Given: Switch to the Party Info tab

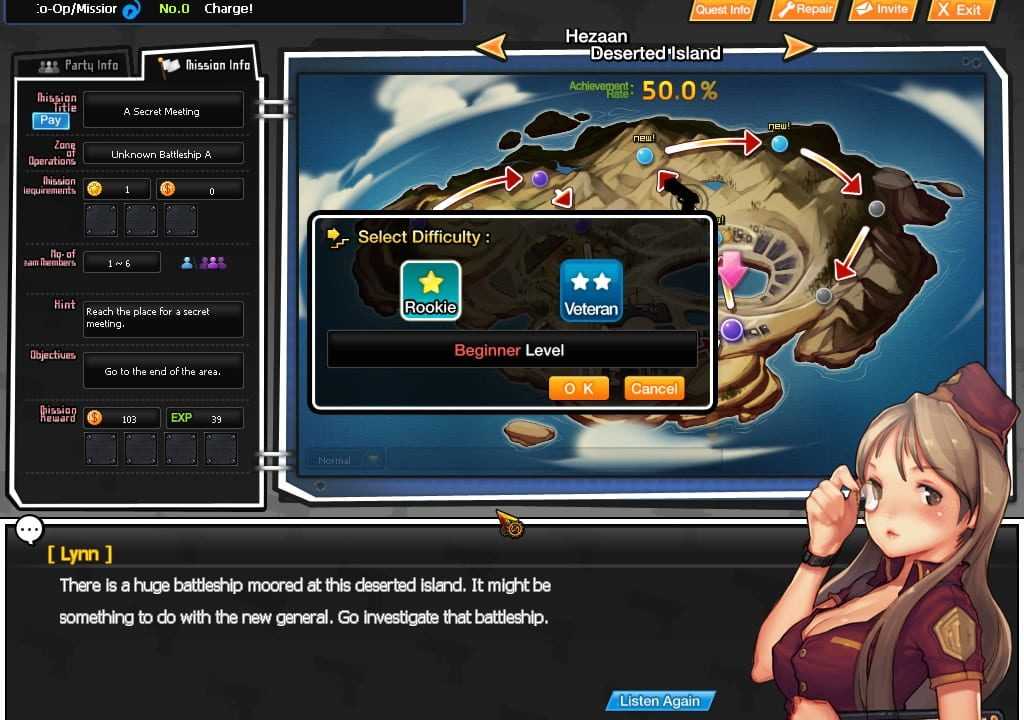Looking at the screenshot, I should [78, 66].
